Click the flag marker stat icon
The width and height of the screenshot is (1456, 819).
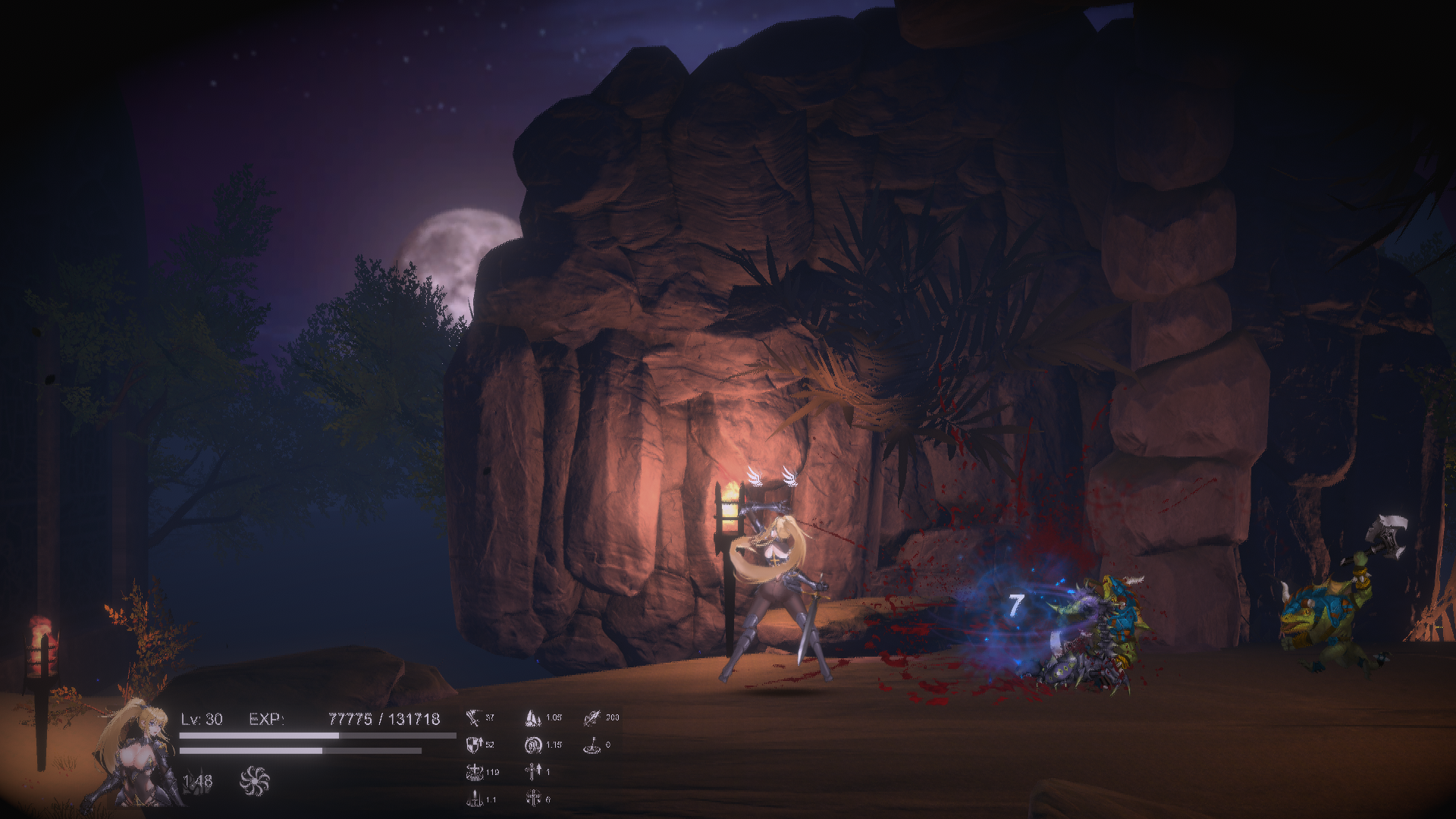point(593,745)
